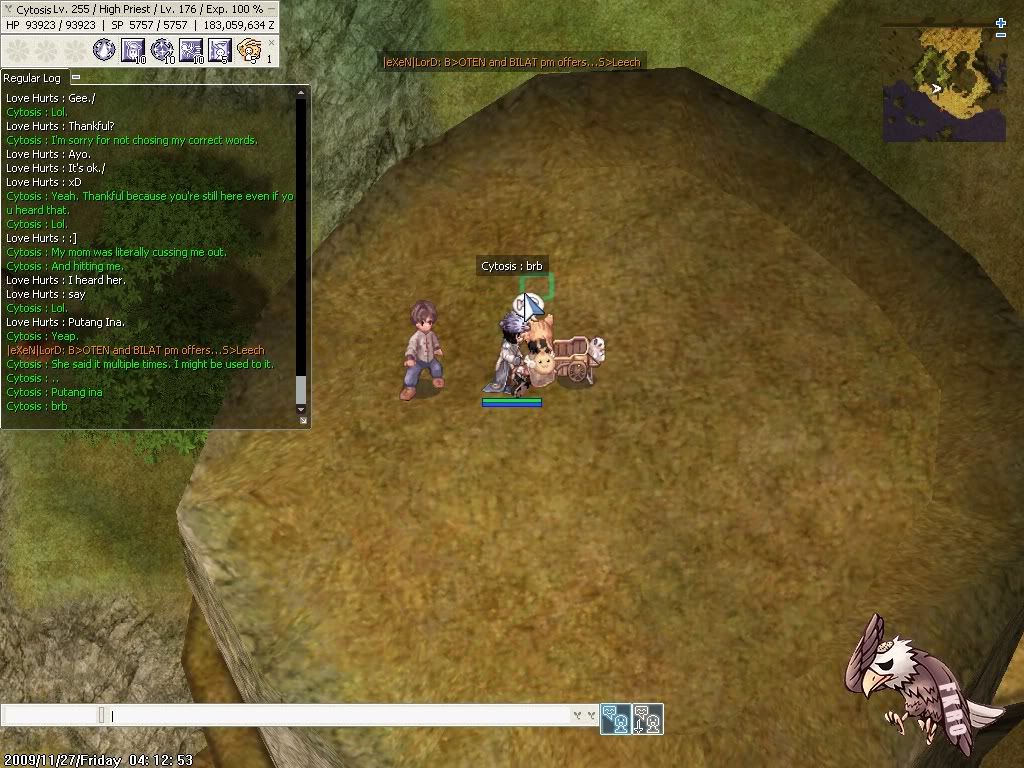Image resolution: width=1024 pixels, height=768 pixels.
Task: Click the minimap's plus zoom button
Action: click(1001, 22)
